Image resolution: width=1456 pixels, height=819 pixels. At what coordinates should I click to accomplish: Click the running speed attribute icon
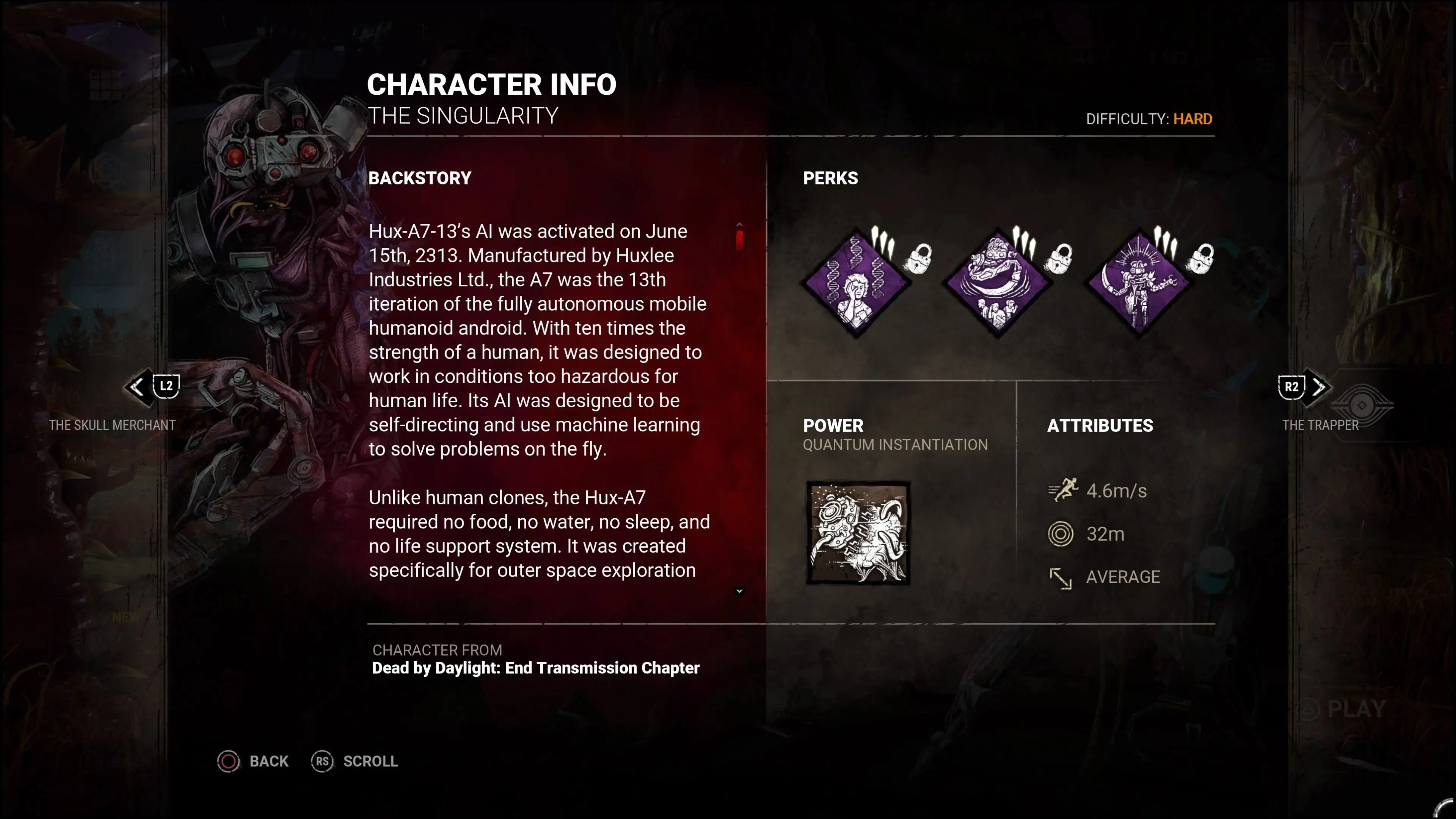[1063, 490]
